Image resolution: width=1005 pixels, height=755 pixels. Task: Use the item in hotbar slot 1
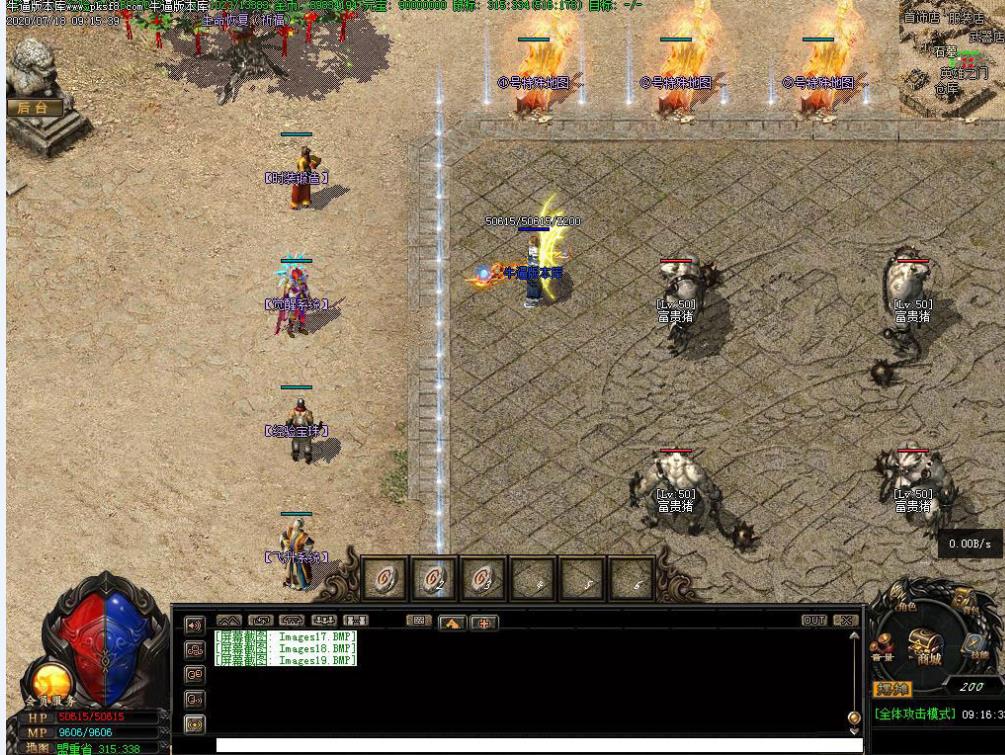coord(384,579)
